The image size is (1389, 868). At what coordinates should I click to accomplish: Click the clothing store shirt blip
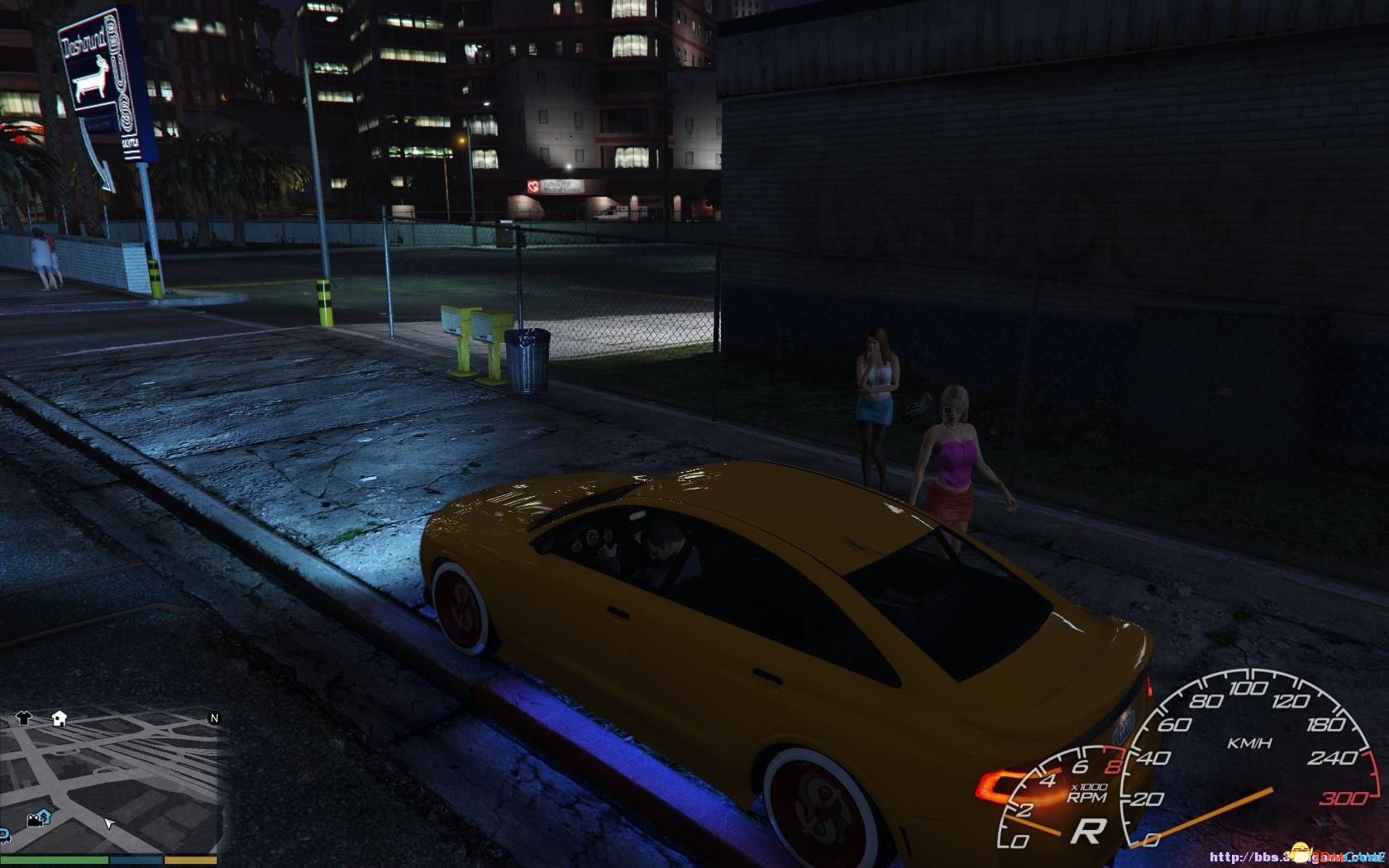23,718
